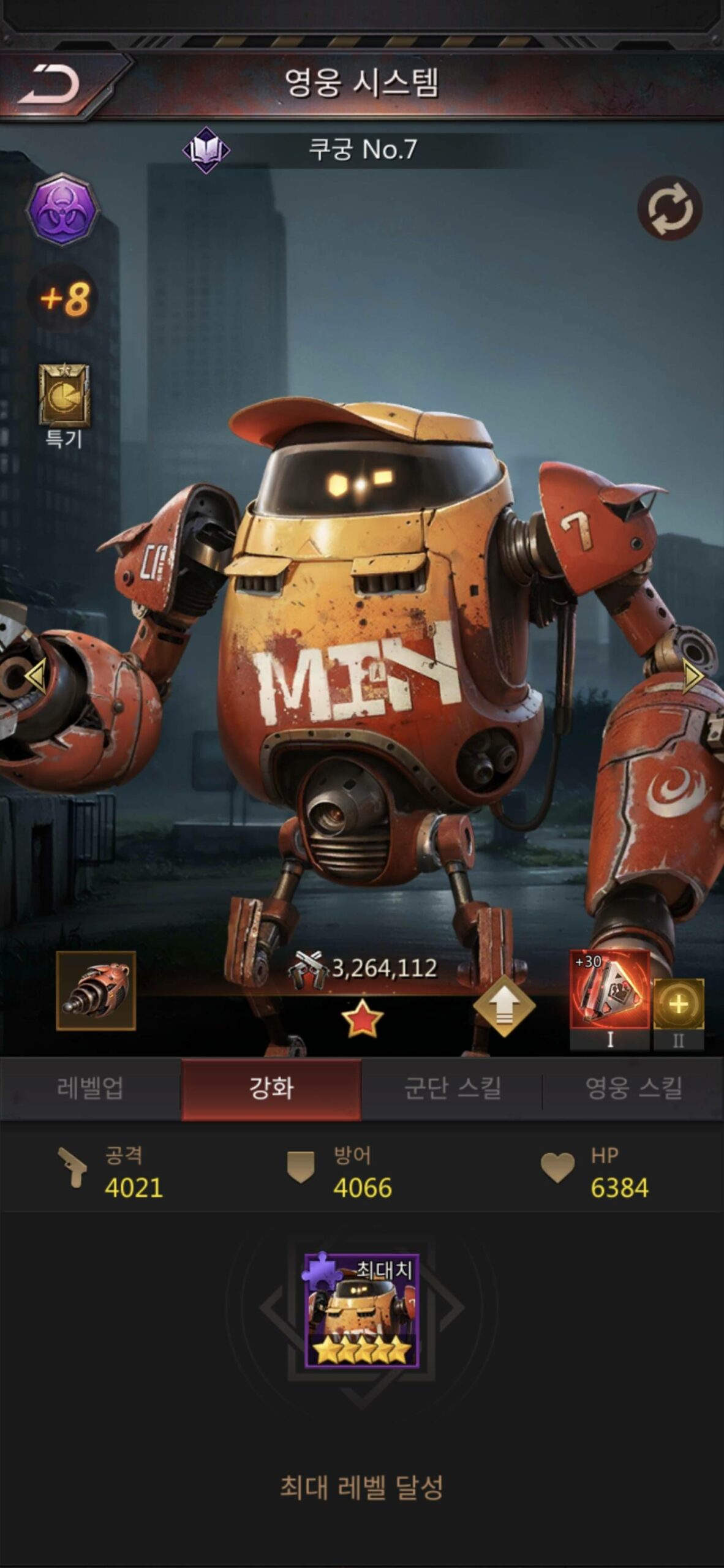Tap the purple biohazard faction badge
Image resolution: width=724 pixels, height=1568 pixels.
tap(62, 210)
